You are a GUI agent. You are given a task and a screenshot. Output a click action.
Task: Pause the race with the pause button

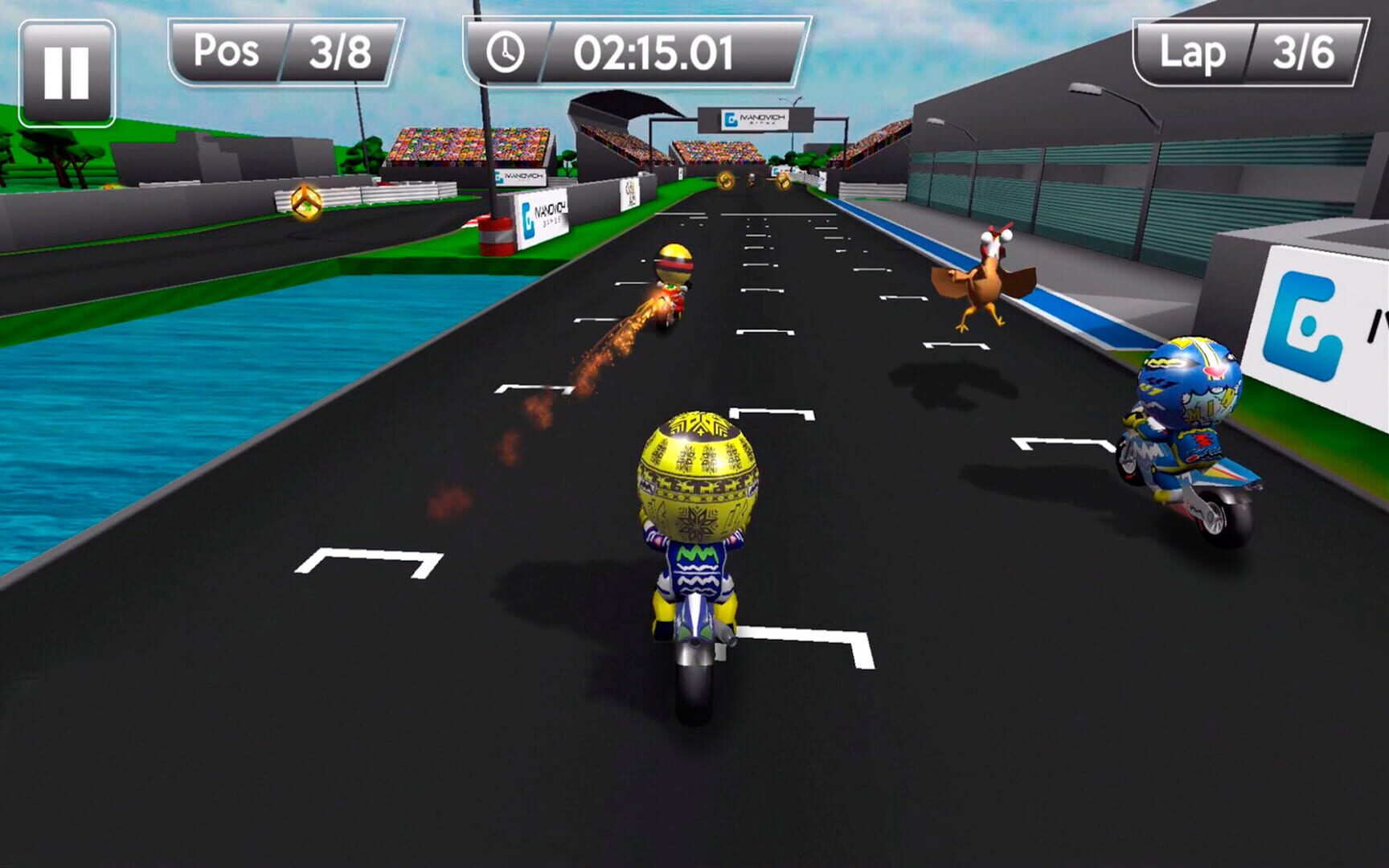(68, 58)
